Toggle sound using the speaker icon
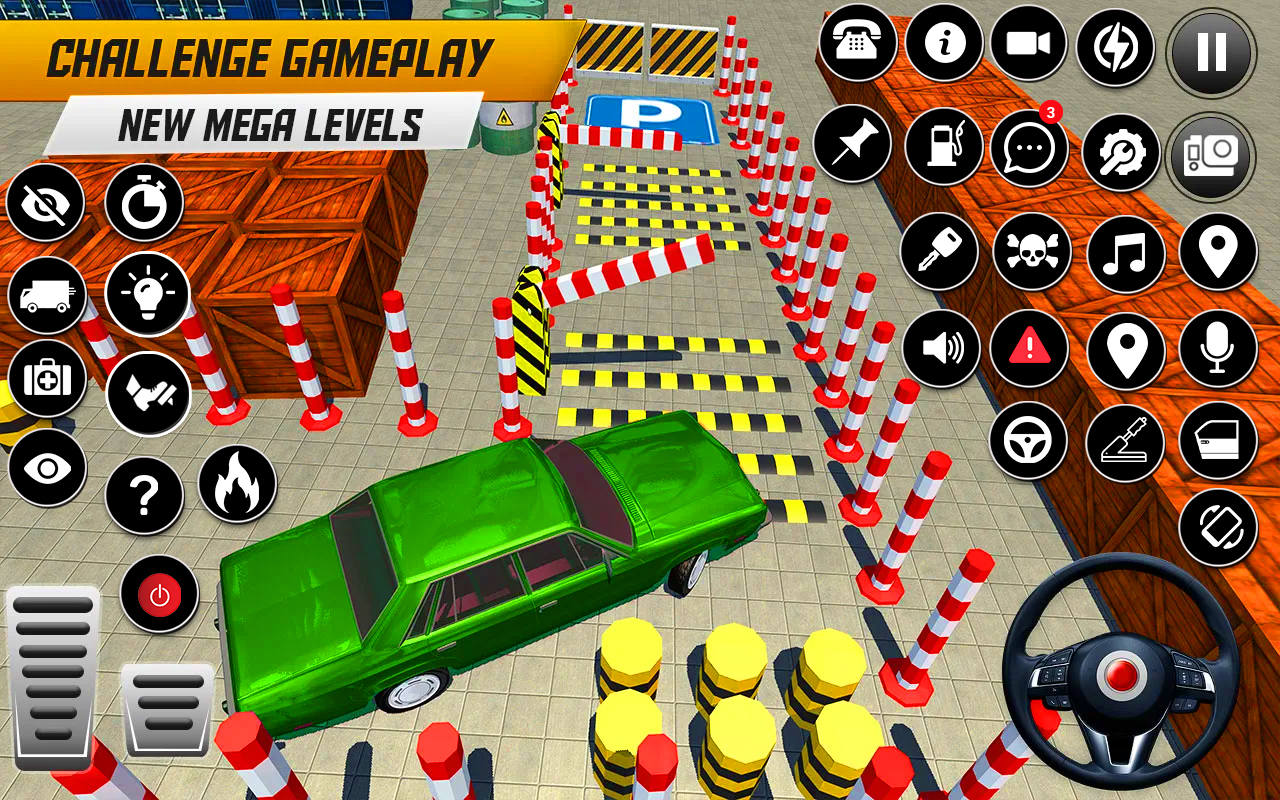 click(941, 348)
